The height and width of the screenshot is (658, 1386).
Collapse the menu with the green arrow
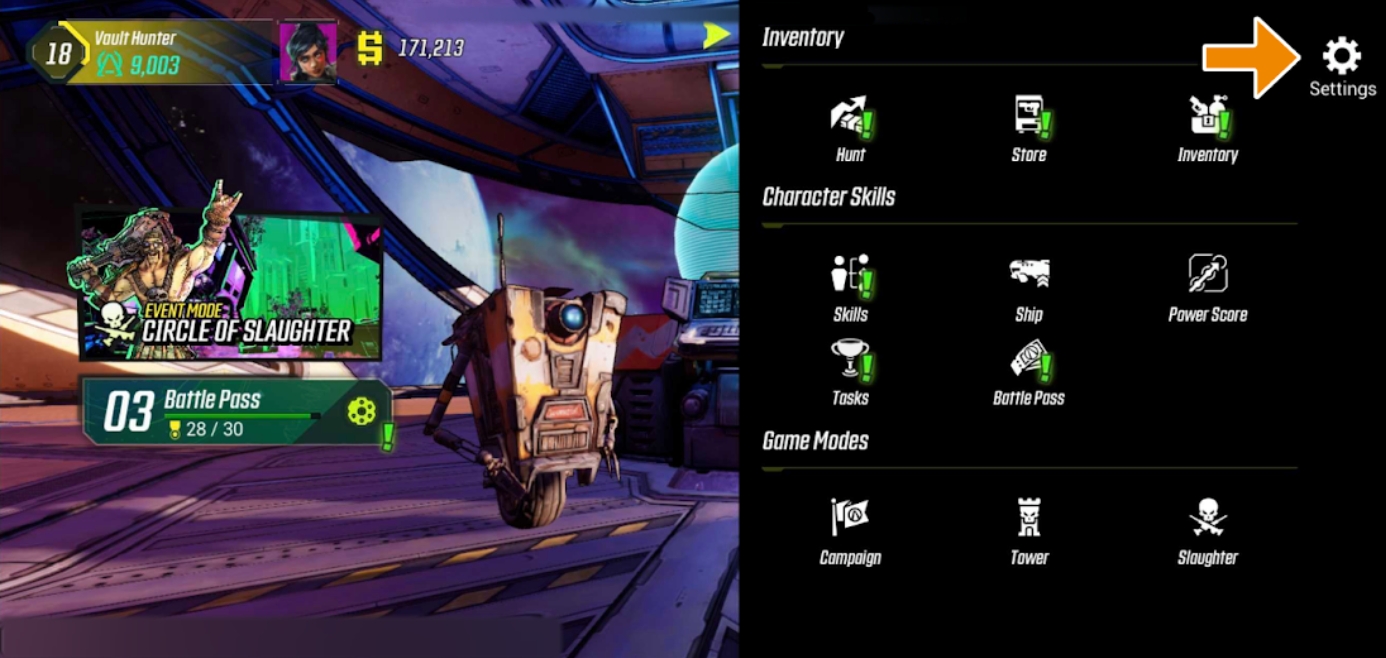tap(716, 36)
